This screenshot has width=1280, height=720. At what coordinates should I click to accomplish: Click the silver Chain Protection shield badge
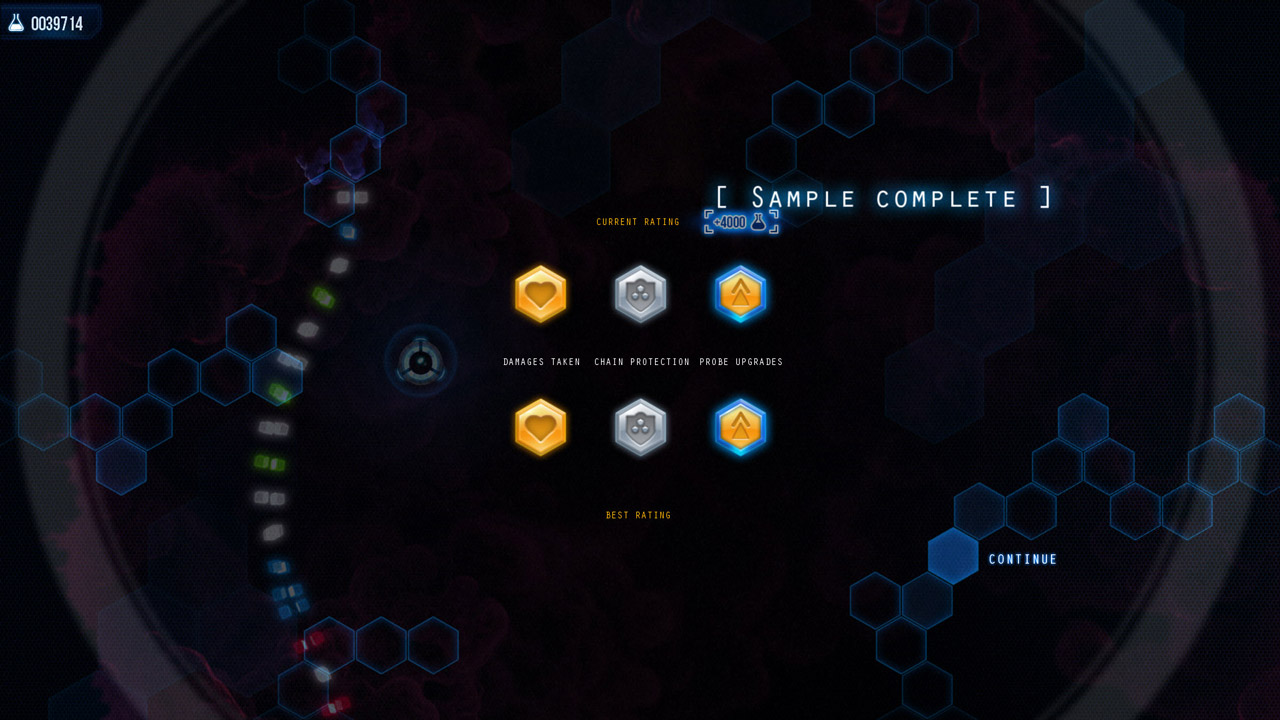(640, 294)
